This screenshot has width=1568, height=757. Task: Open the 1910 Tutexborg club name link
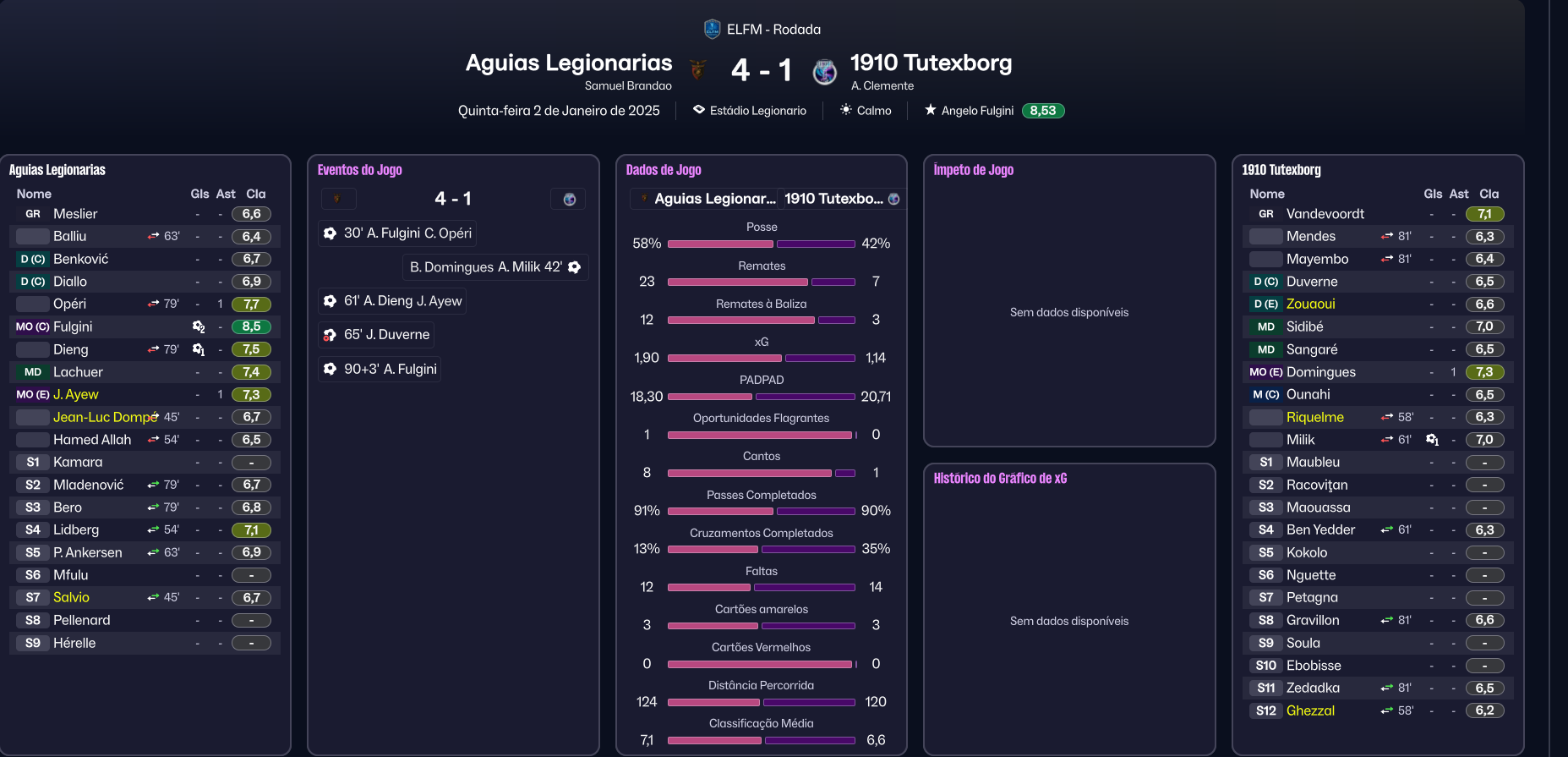coord(931,63)
